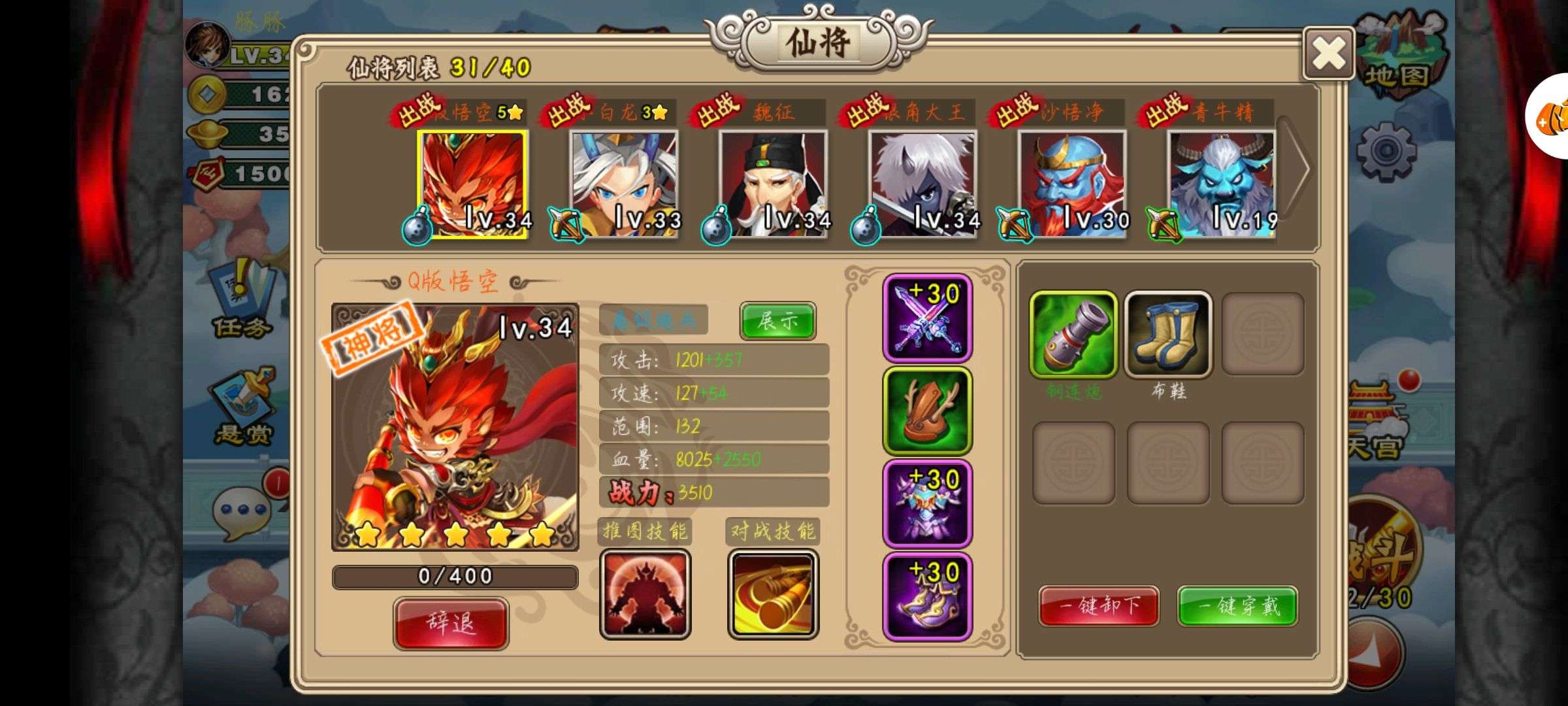Choose the 白龙 hero portrait
Image resolution: width=1568 pixels, height=706 pixels.
point(623,184)
